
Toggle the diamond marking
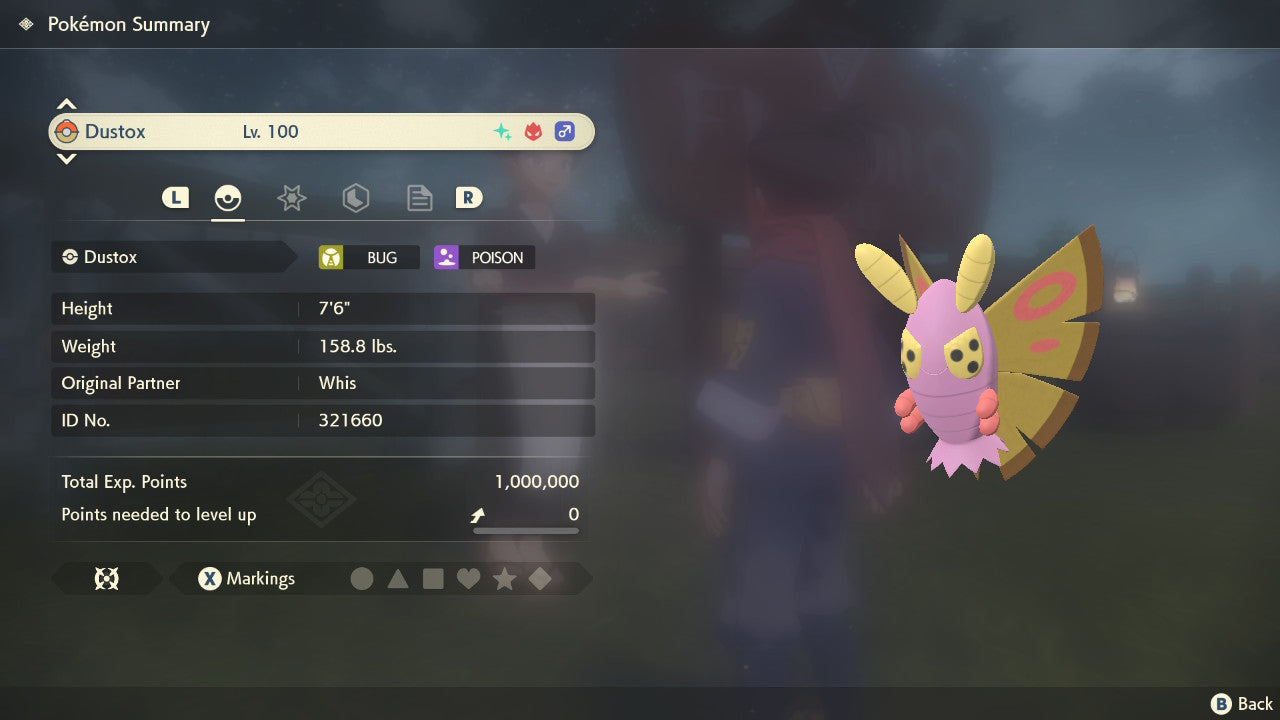pos(540,579)
